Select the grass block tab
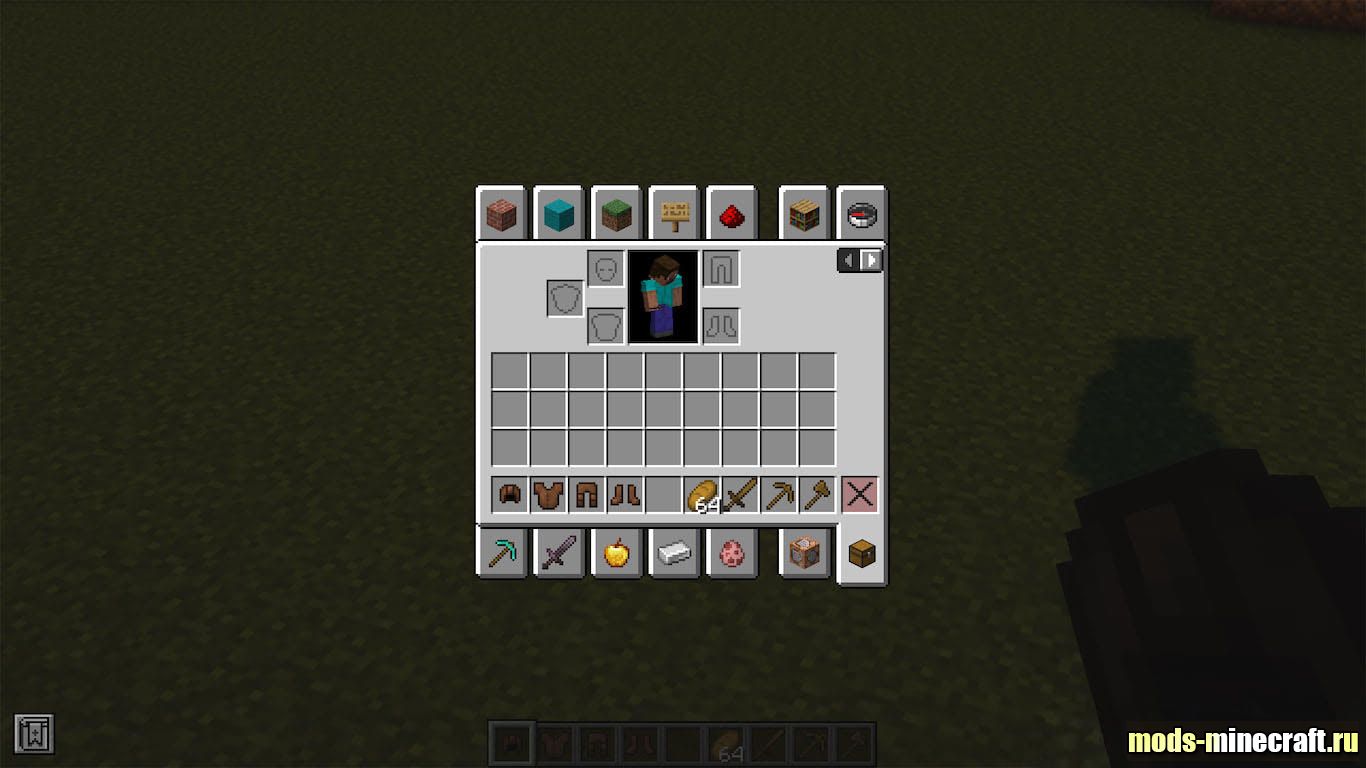Screen dimensions: 1366x768 [x=615, y=214]
